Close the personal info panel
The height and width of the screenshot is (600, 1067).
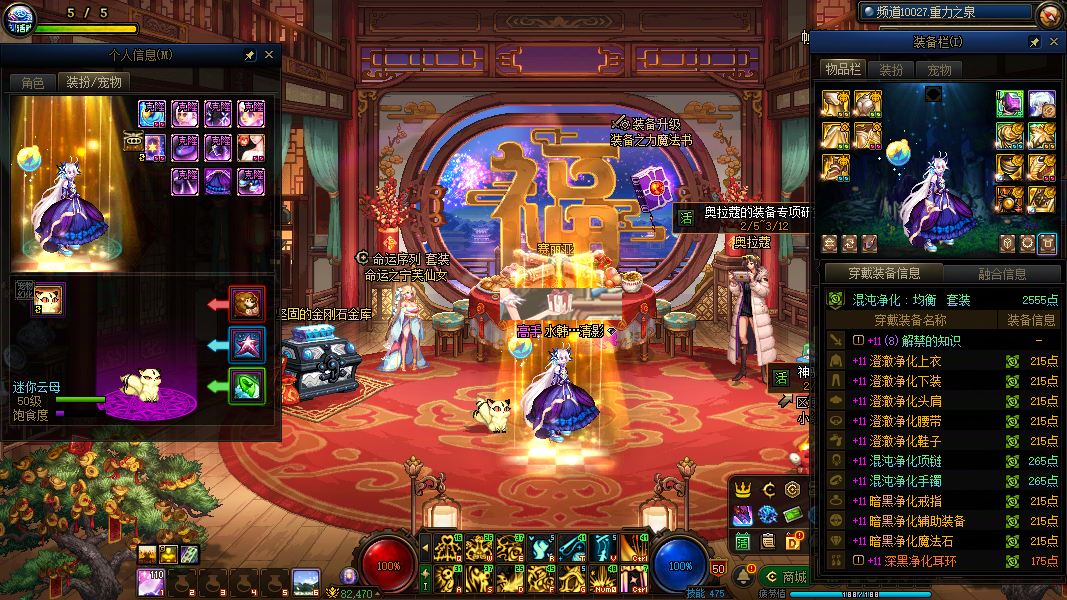pyautogui.click(x=269, y=56)
